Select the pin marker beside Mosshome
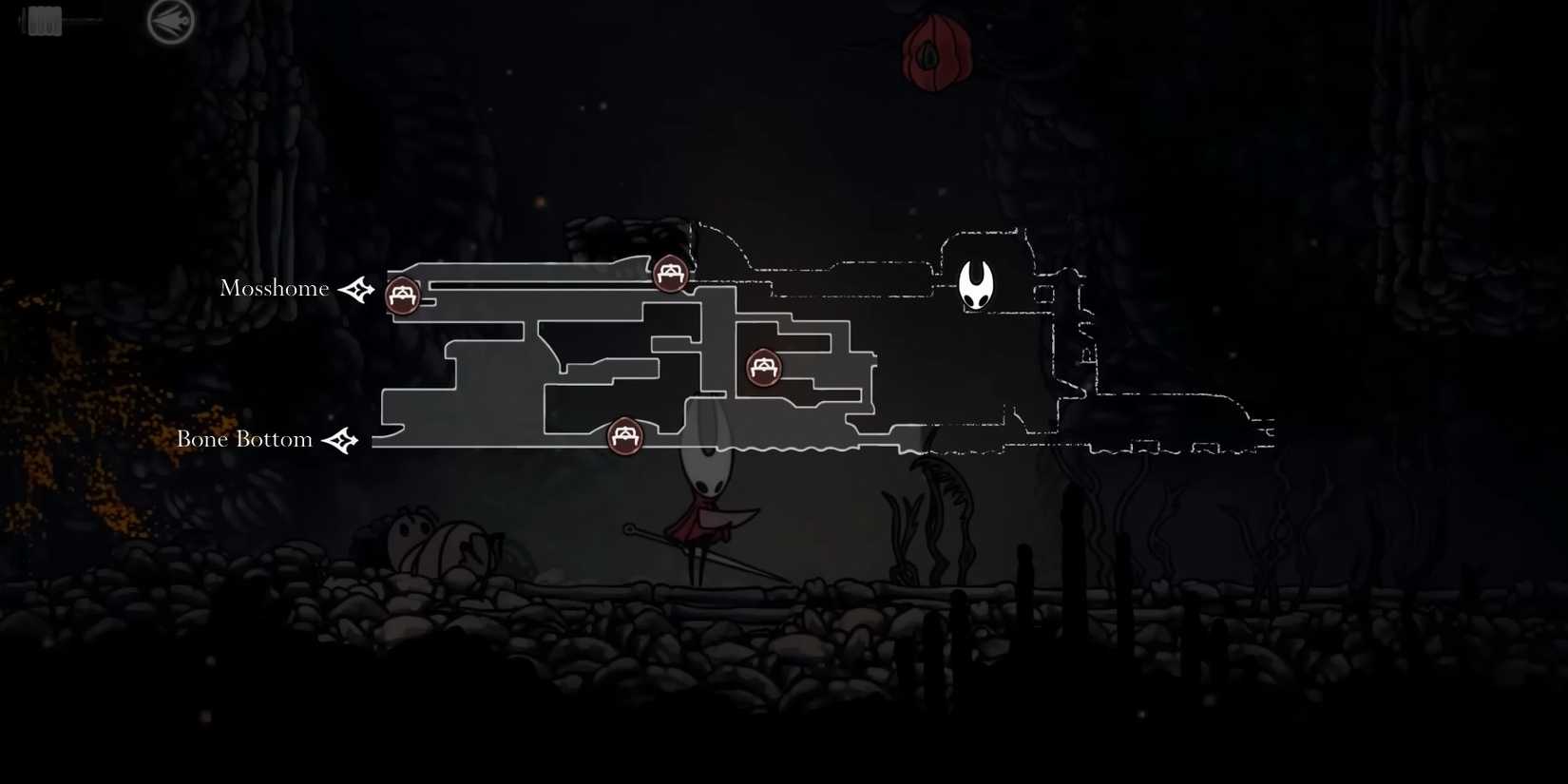This screenshot has width=1568, height=784. pos(356,290)
